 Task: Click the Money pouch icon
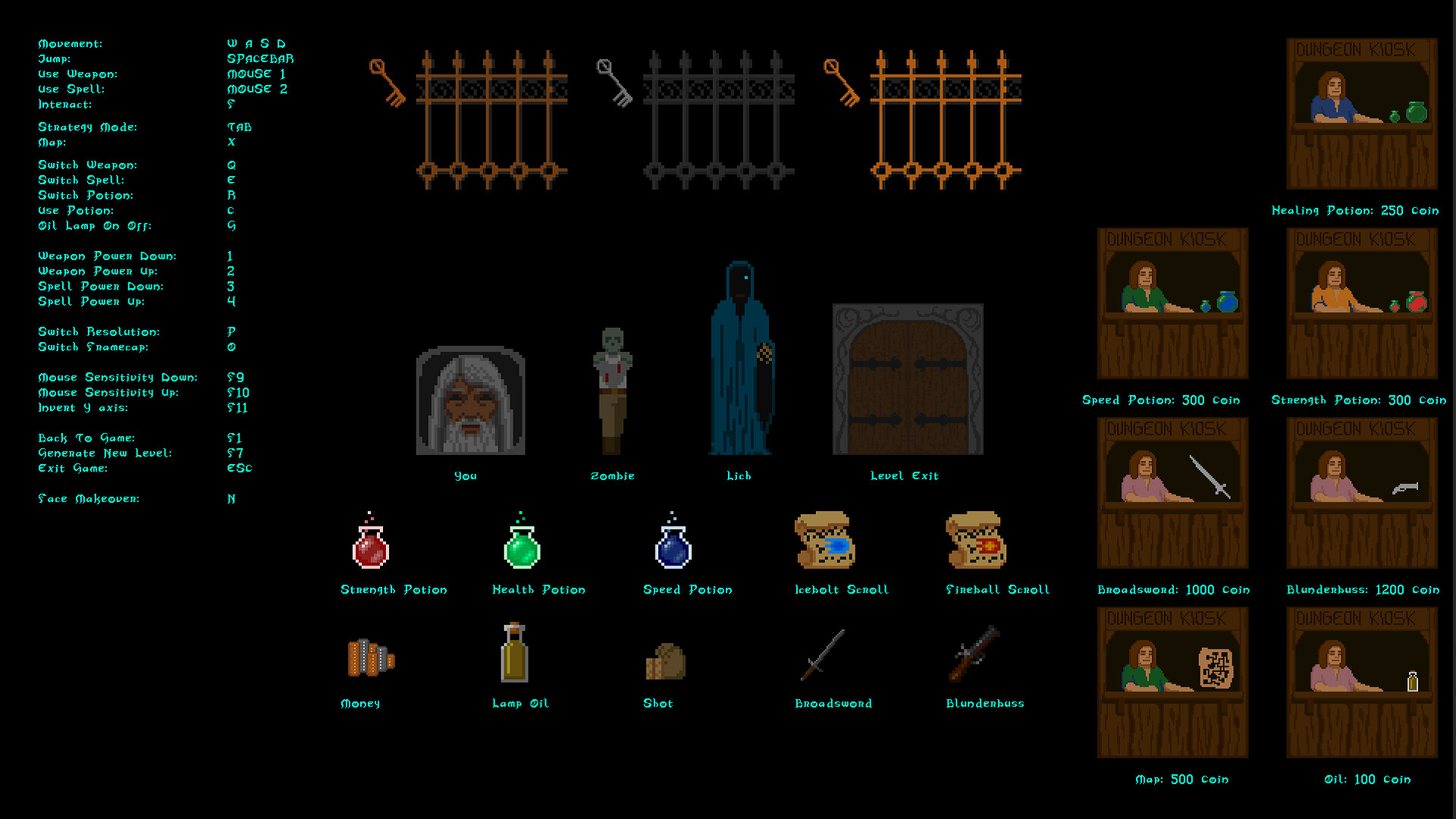tap(371, 658)
